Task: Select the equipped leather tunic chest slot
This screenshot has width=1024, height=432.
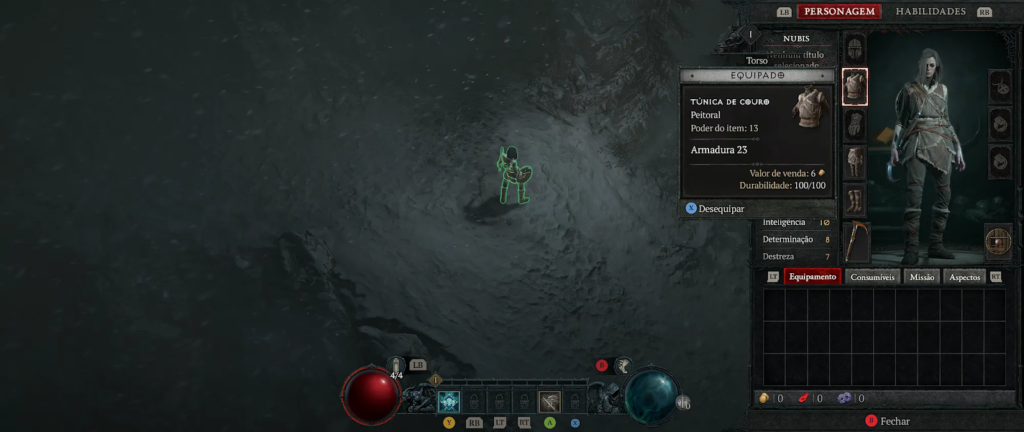Action: point(855,87)
